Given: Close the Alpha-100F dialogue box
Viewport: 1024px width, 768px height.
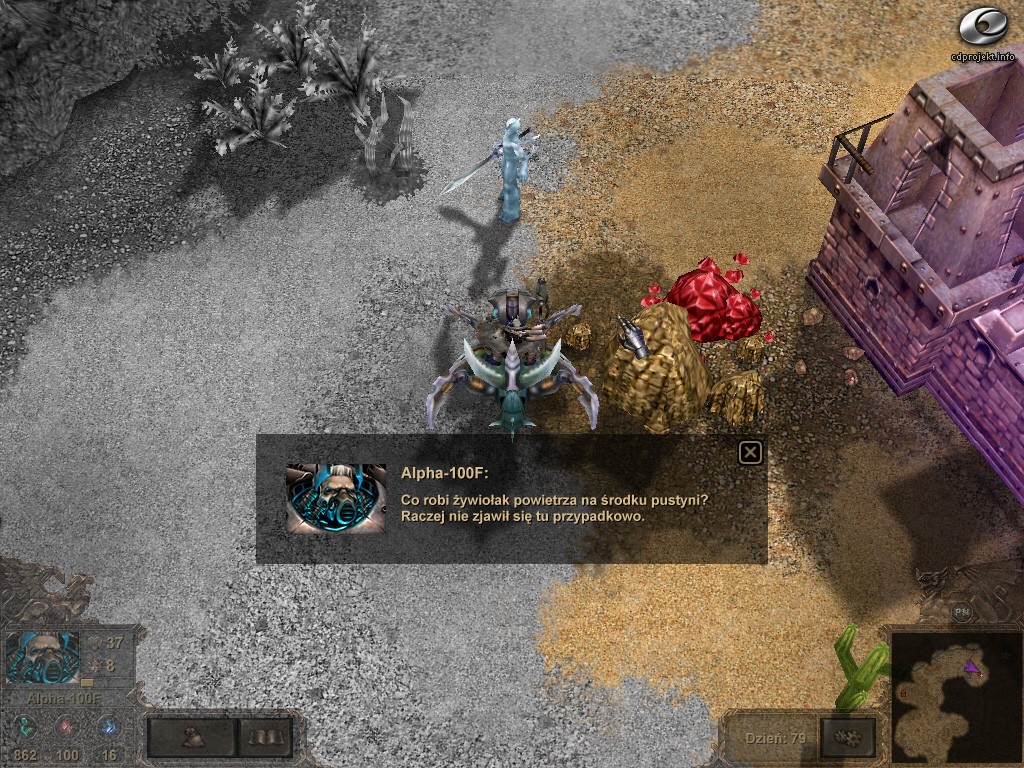Looking at the screenshot, I should [750, 453].
